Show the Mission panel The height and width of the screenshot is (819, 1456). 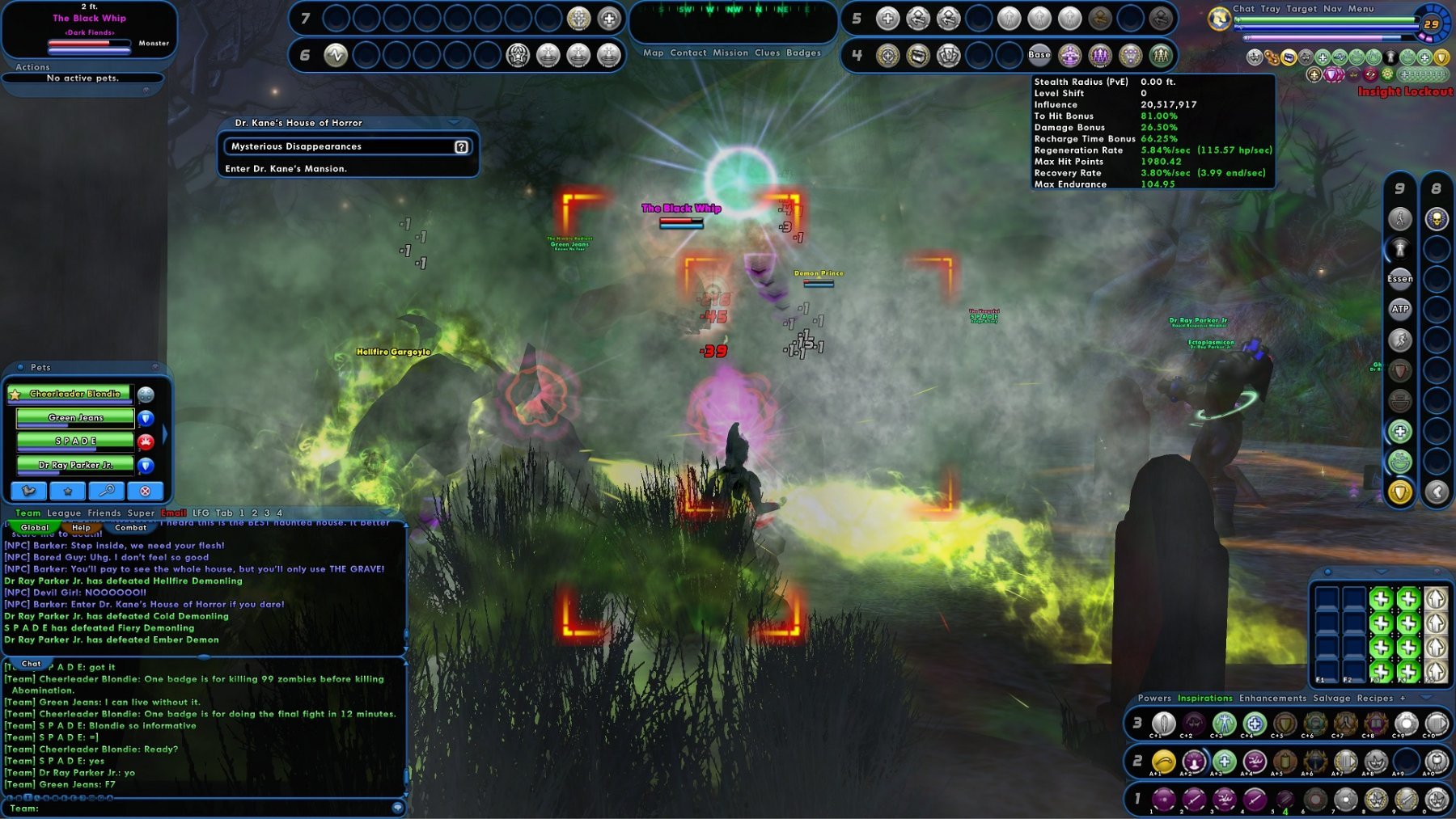click(x=730, y=53)
